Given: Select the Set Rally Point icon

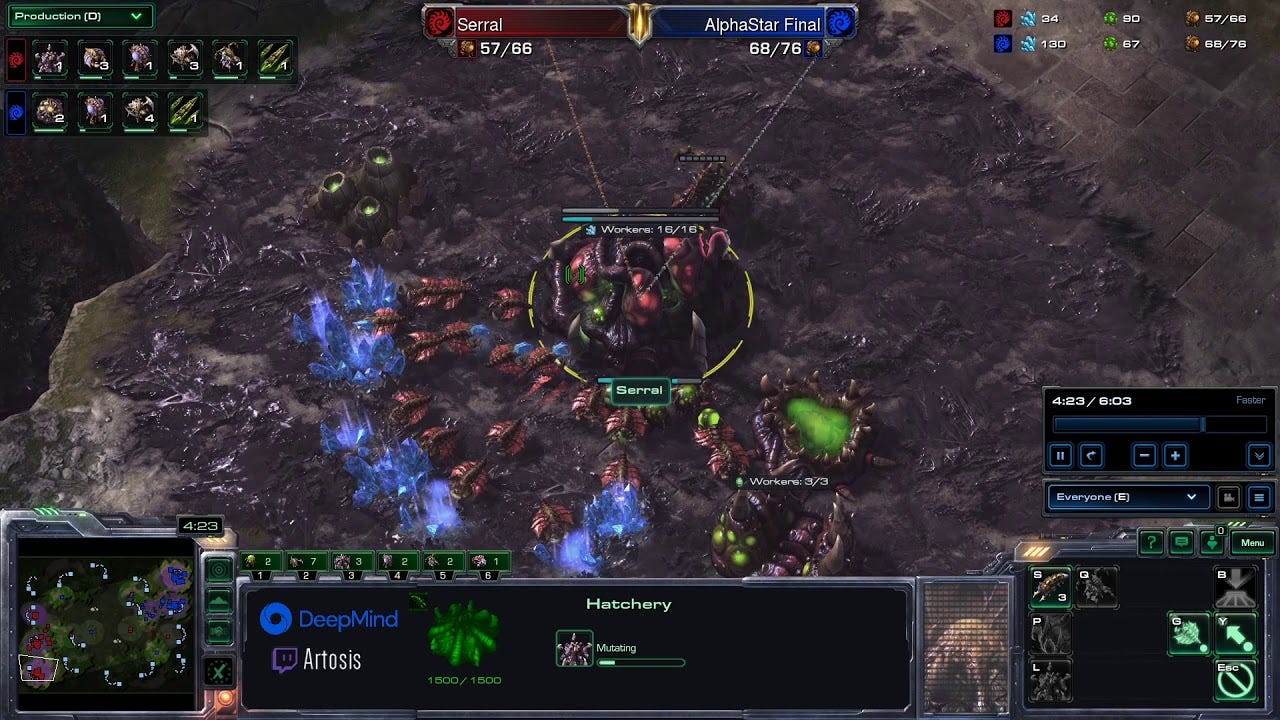Looking at the screenshot, I should 1235,634.
